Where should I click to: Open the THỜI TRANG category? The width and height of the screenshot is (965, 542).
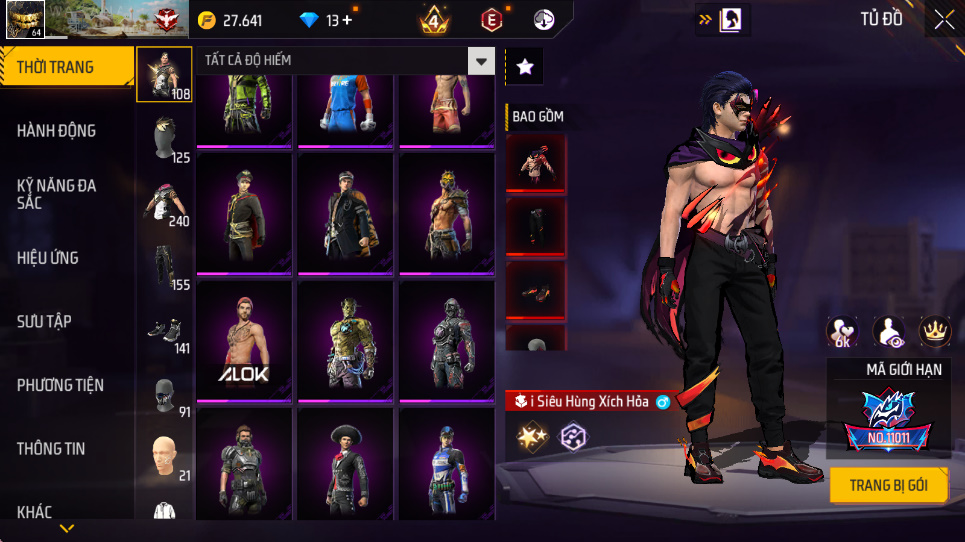point(66,67)
